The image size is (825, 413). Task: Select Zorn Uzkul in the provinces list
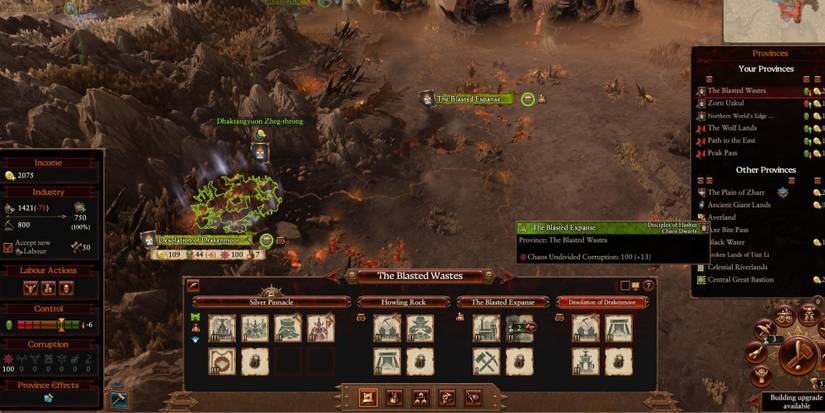[x=729, y=103]
